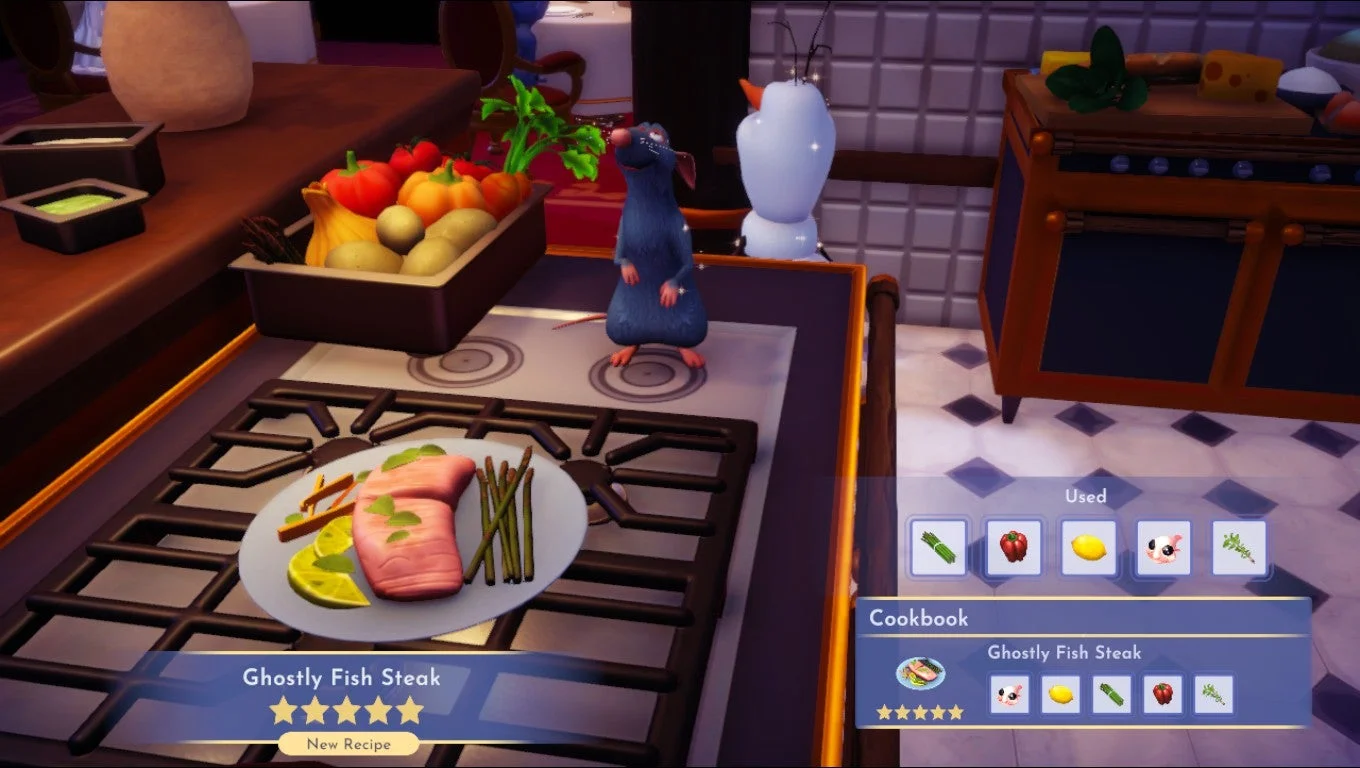Click the red bell pepper in the Used panel
Screen dimensions: 1360x768
pos(1012,545)
